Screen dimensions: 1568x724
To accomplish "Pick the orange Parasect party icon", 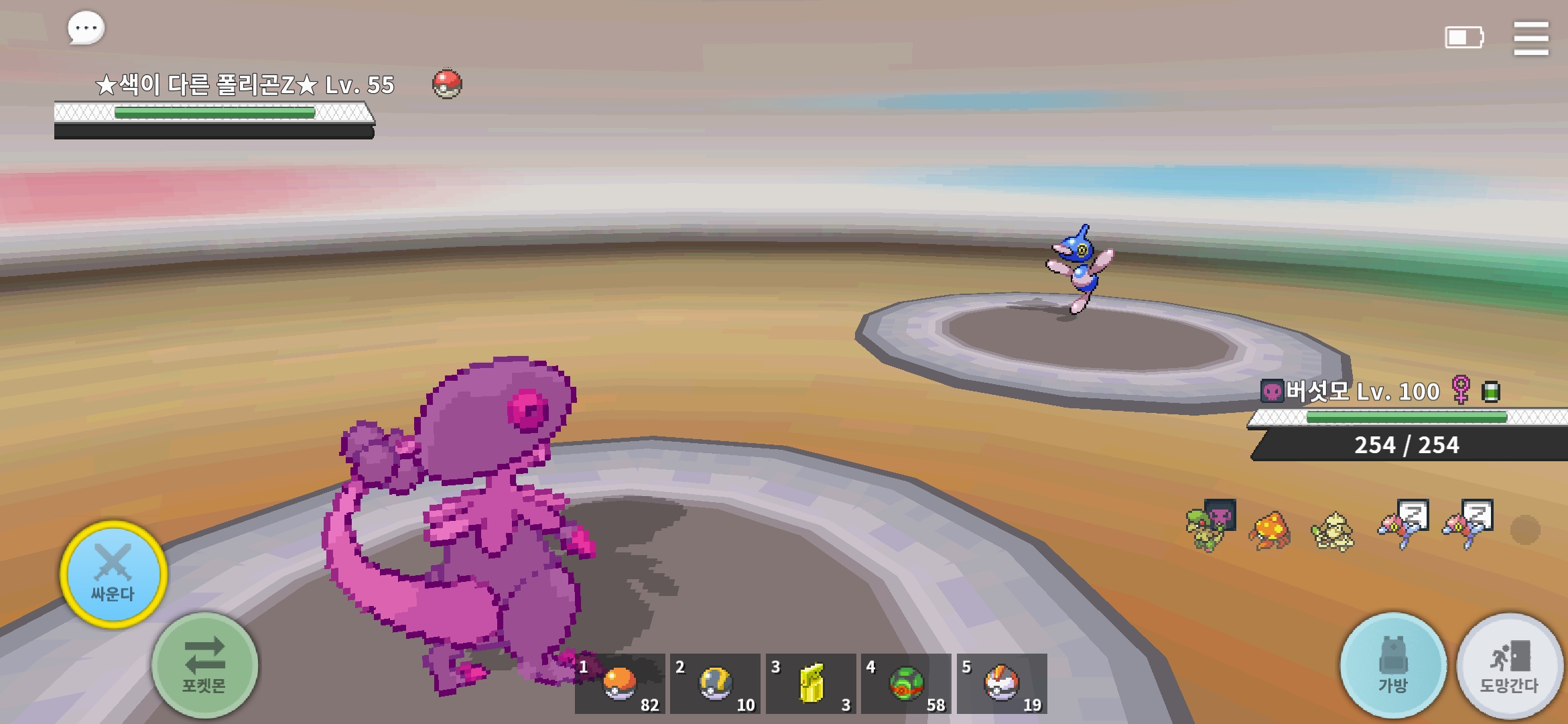I will (1269, 532).
